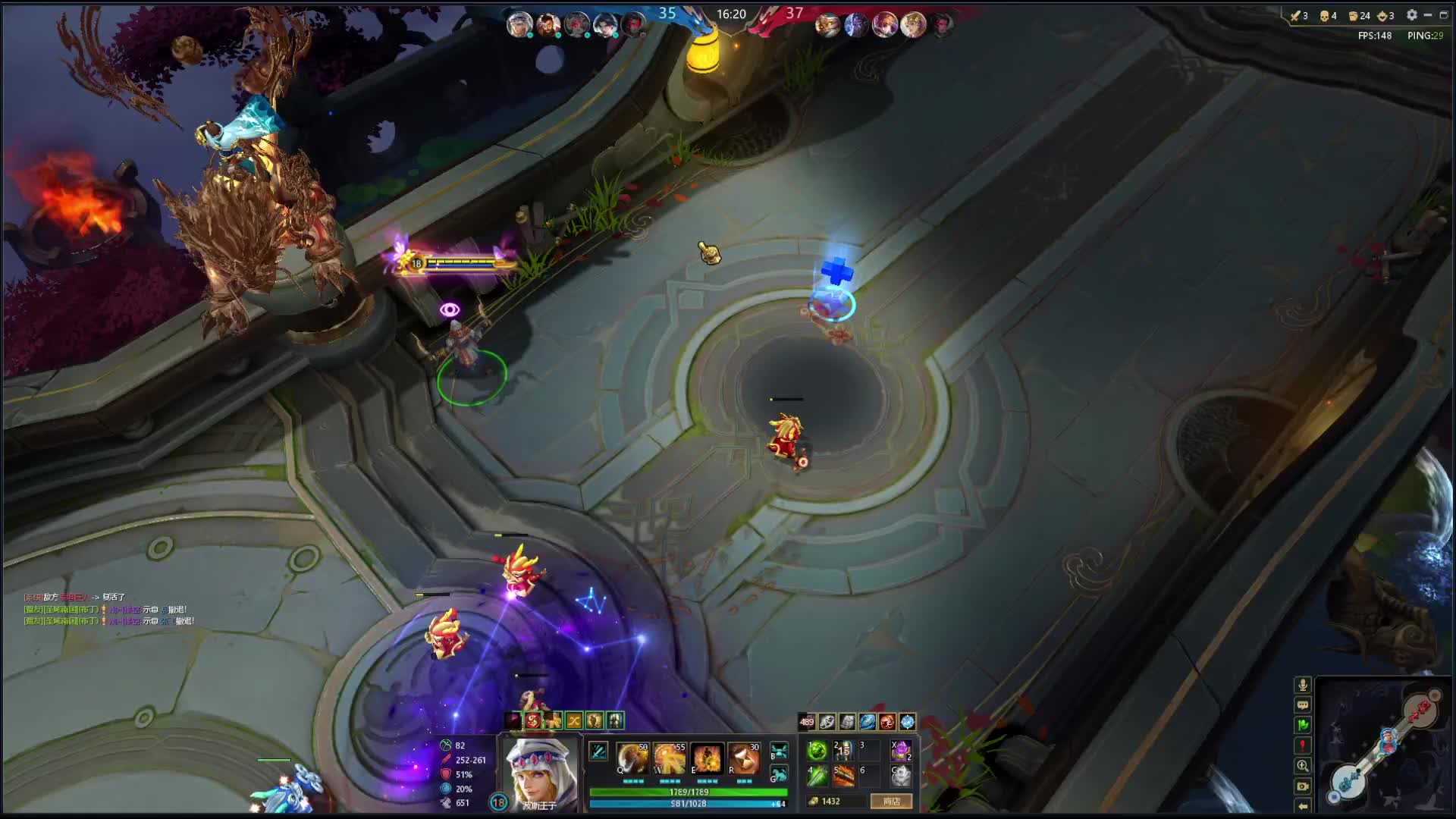Click the G horse icon

coord(779,774)
